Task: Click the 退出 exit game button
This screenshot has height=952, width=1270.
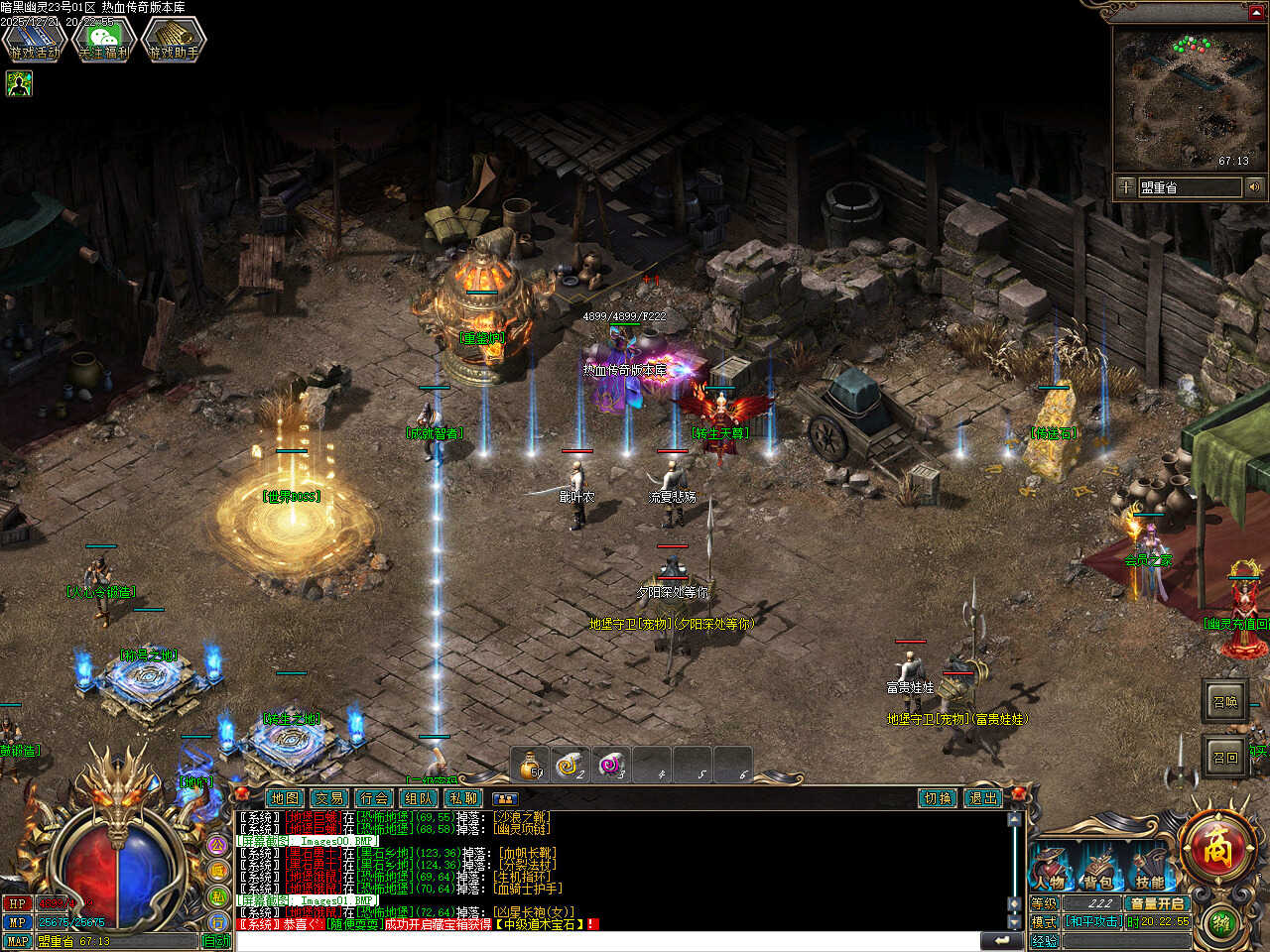Action: pos(983,798)
